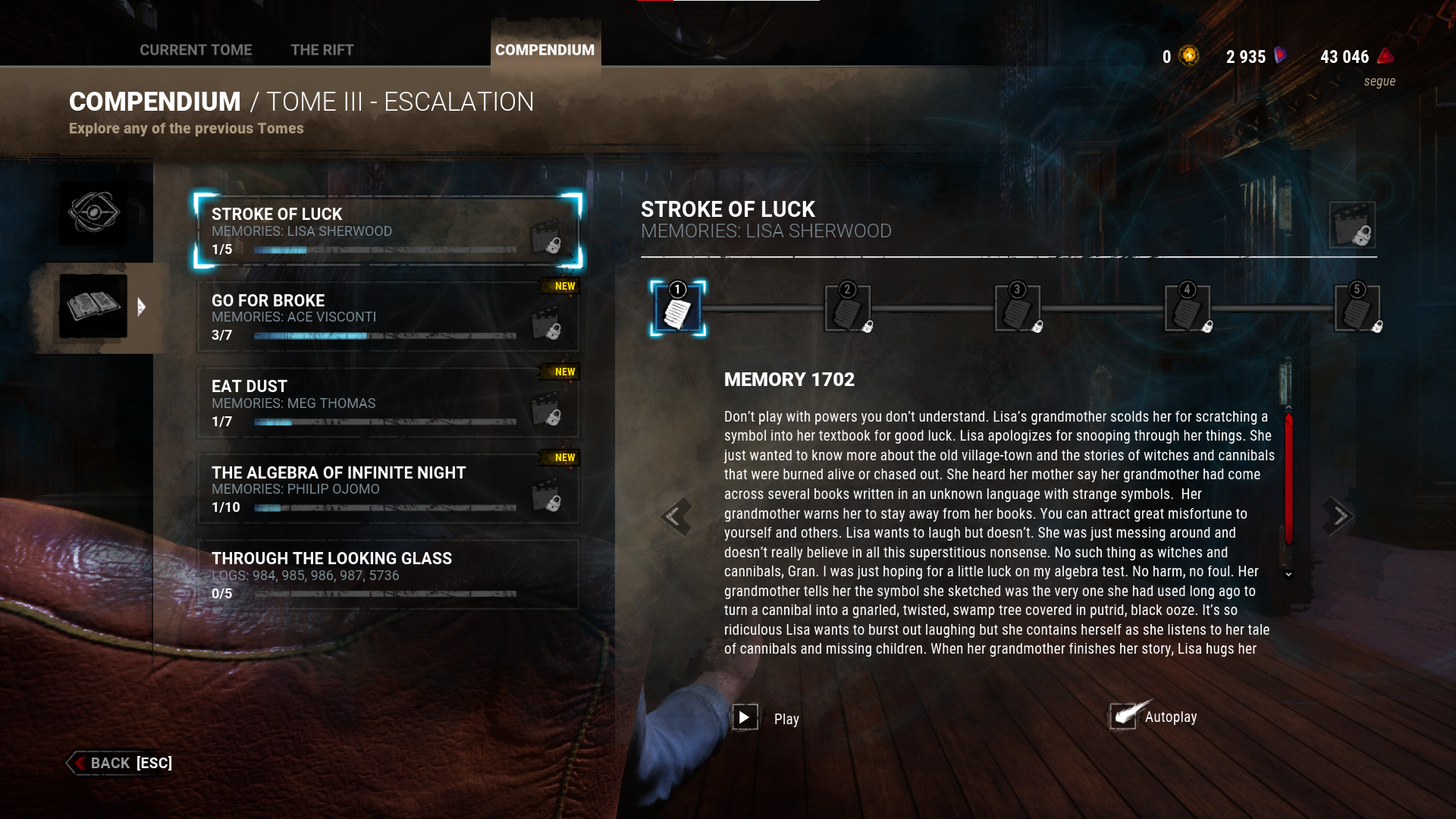Screen dimensions: 1456x819
Task: Select locked memory page number 2
Action: click(847, 309)
